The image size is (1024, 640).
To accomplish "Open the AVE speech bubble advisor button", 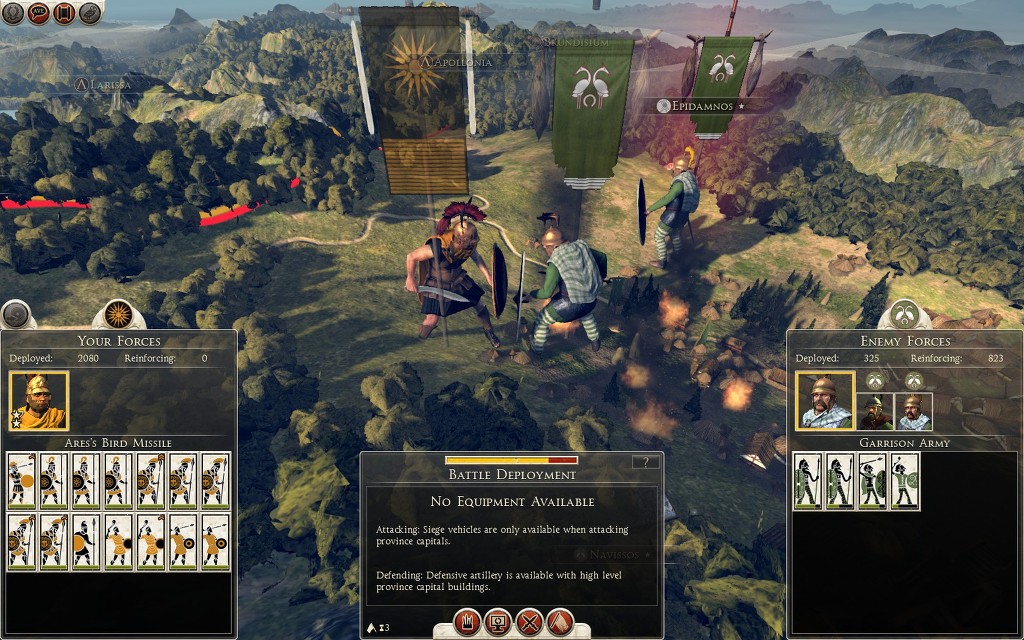I will pyautogui.click(x=39, y=13).
